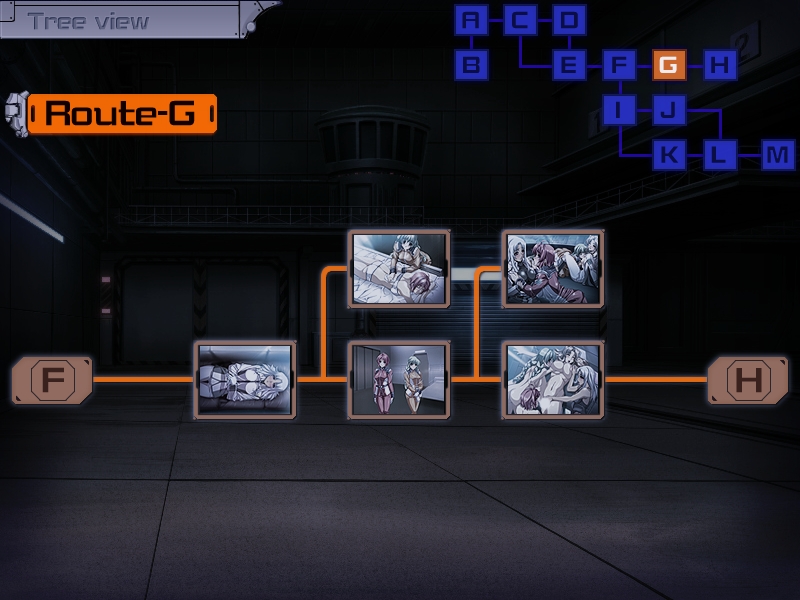Choose route J node

click(669, 110)
